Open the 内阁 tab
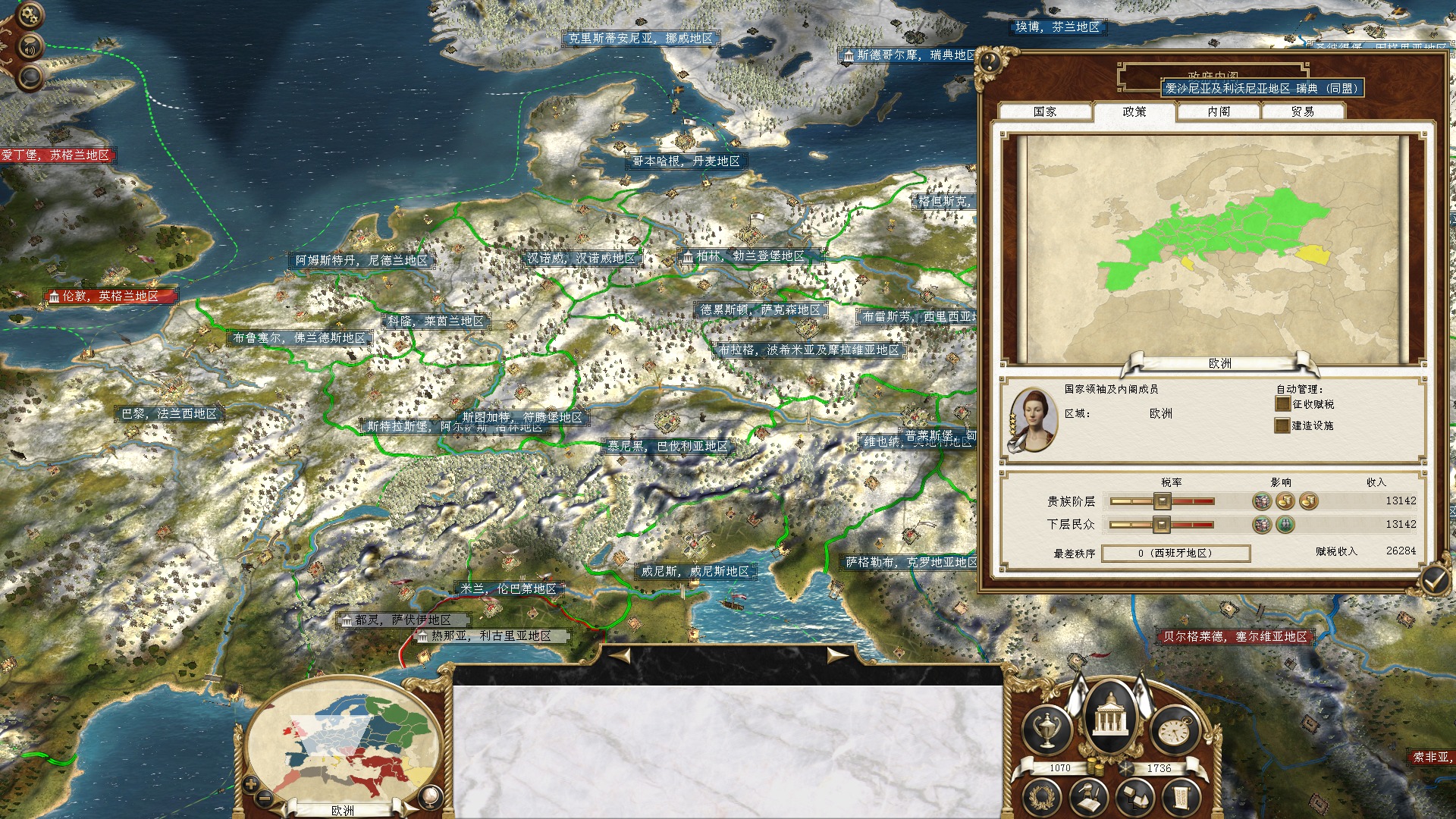 click(1219, 111)
